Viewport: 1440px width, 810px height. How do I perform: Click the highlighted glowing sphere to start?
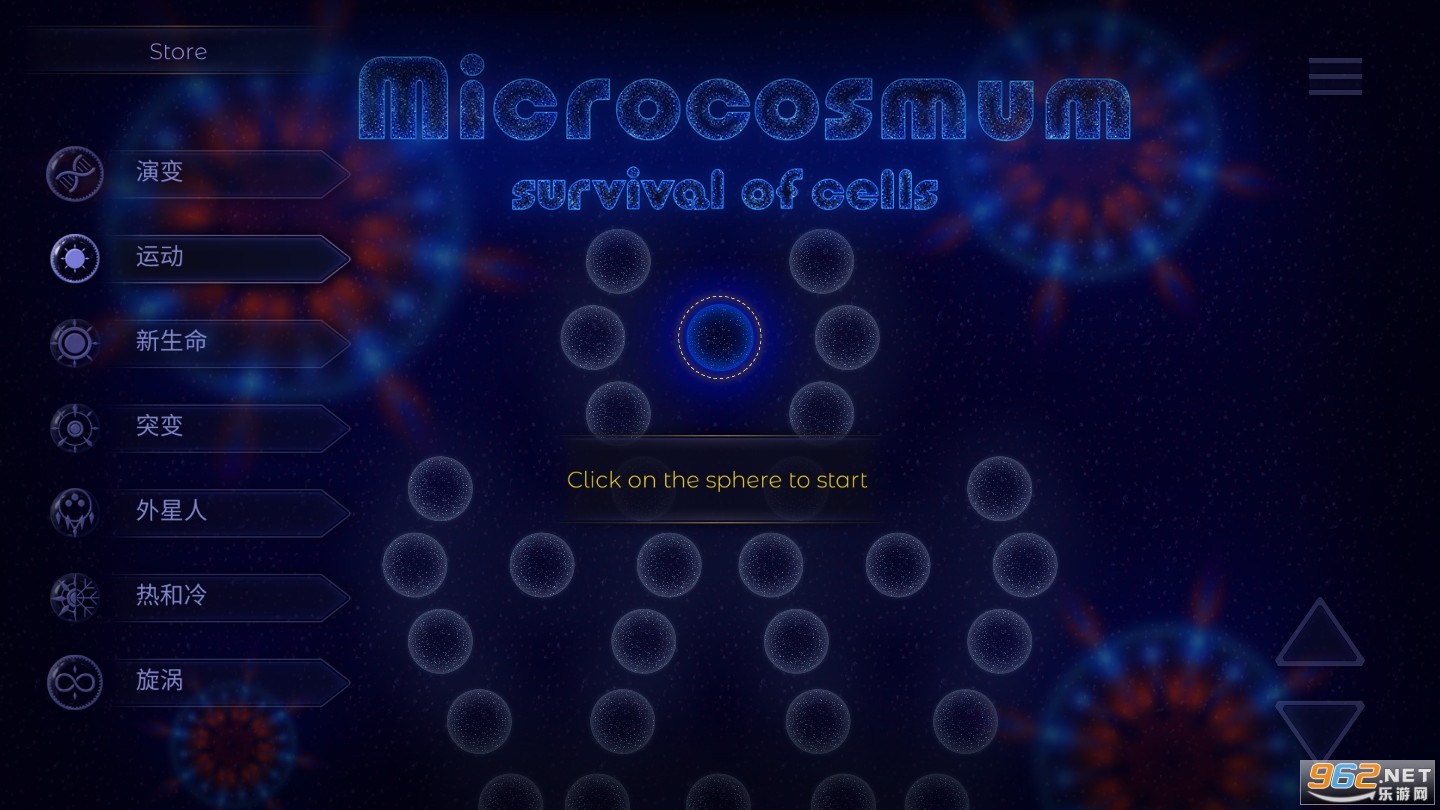(720, 337)
